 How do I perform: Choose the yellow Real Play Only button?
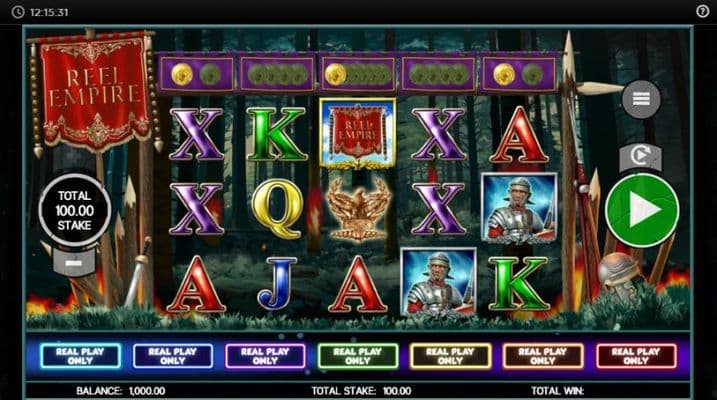451,356
